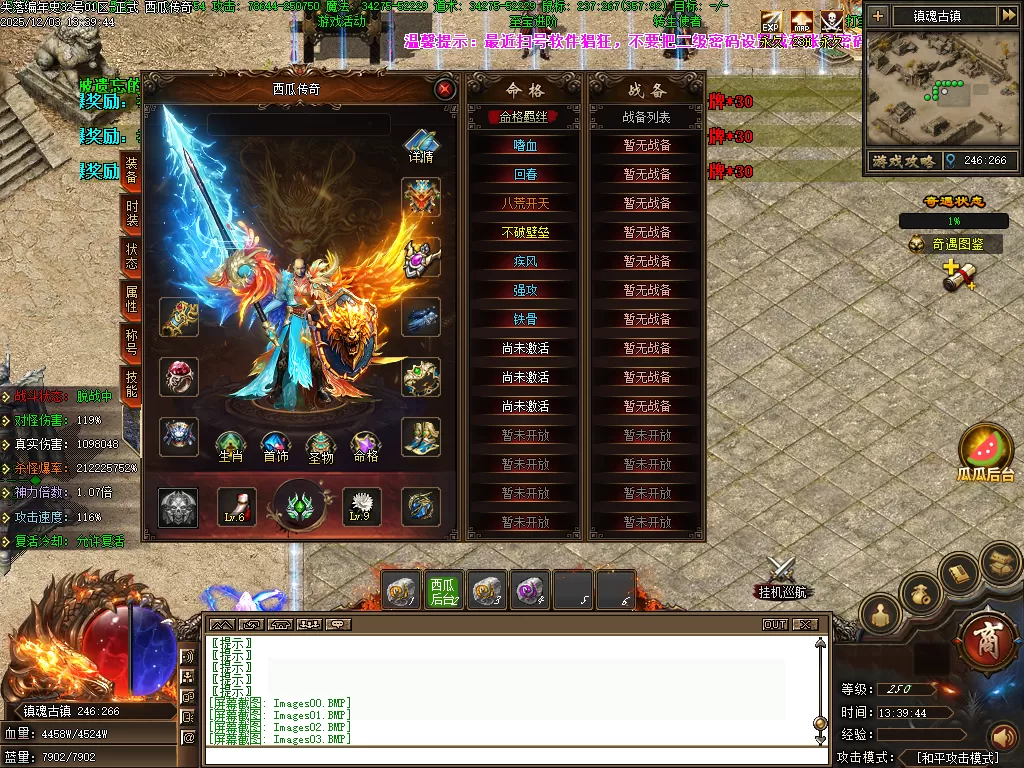The image size is (1024, 768).
Task: Open the 奇遇图鉴 encounter codex
Action: tap(954, 243)
